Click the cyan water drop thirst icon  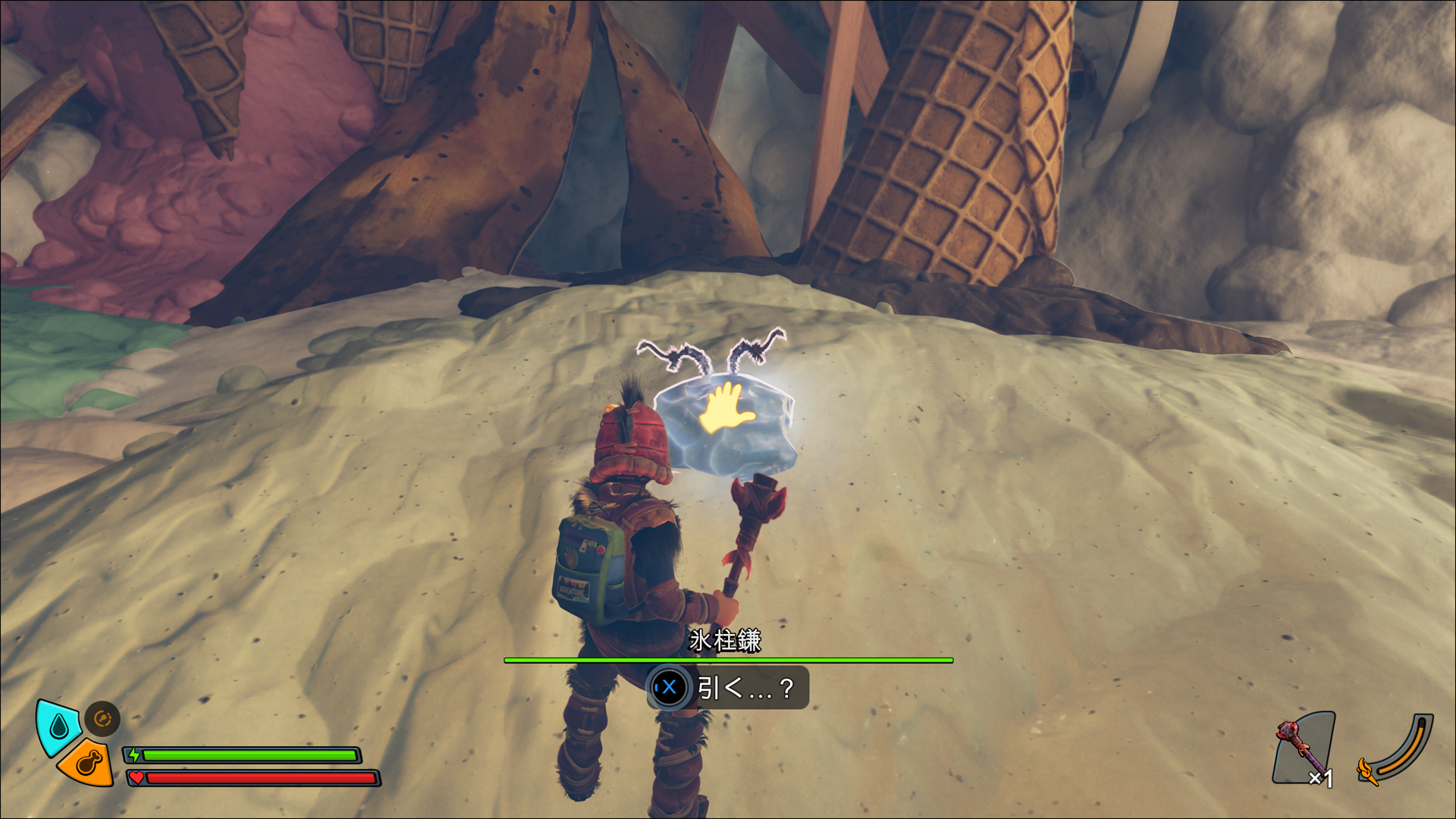(x=58, y=726)
